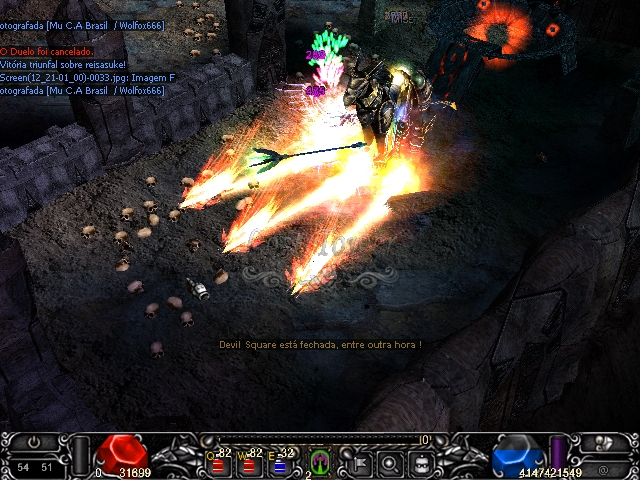This screenshot has width=640, height=480.
Task: Use the red potion in the W slot
Action: [249, 464]
